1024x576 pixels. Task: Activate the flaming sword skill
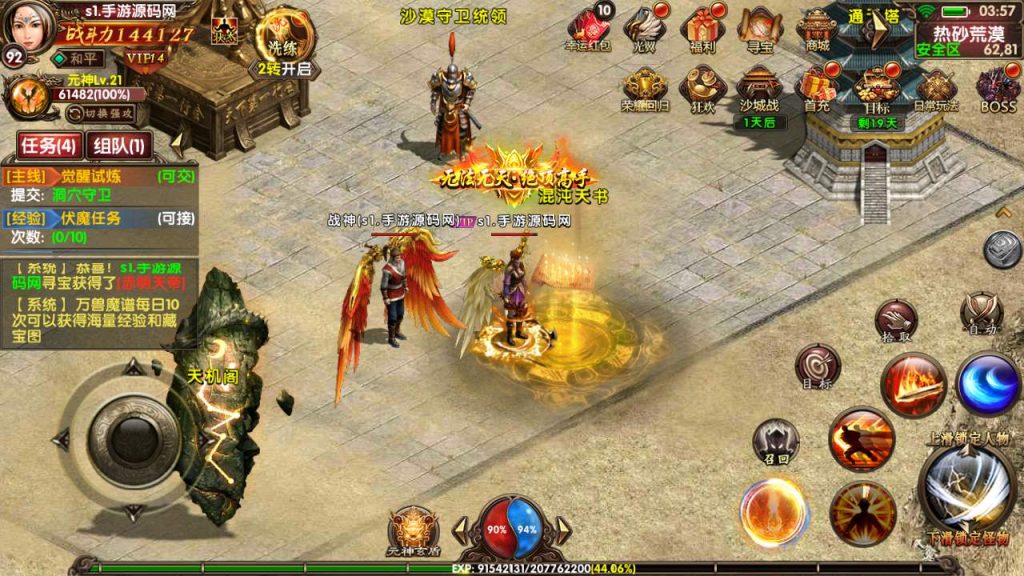pyautogui.click(x=912, y=387)
